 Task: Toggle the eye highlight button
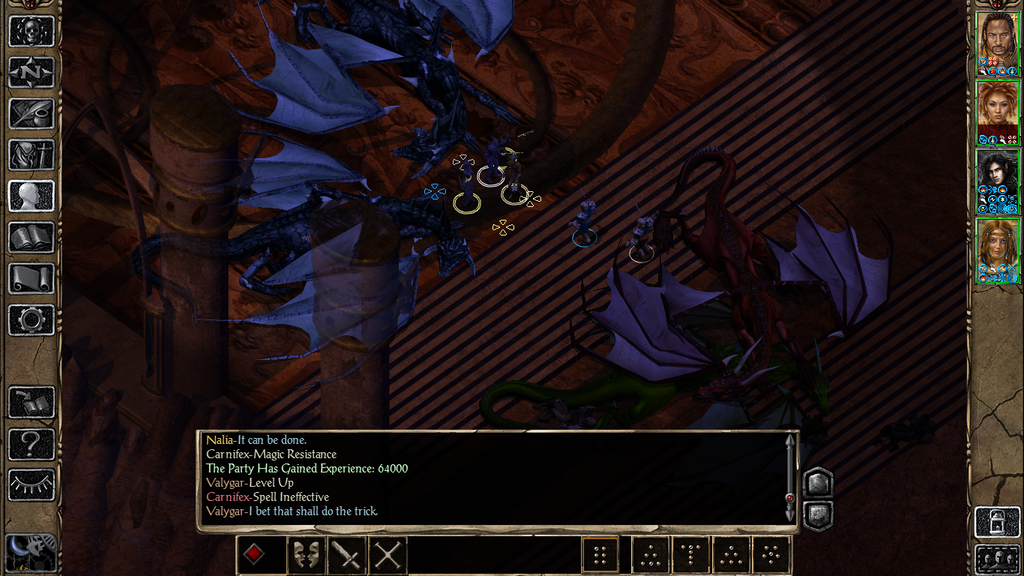click(31, 484)
